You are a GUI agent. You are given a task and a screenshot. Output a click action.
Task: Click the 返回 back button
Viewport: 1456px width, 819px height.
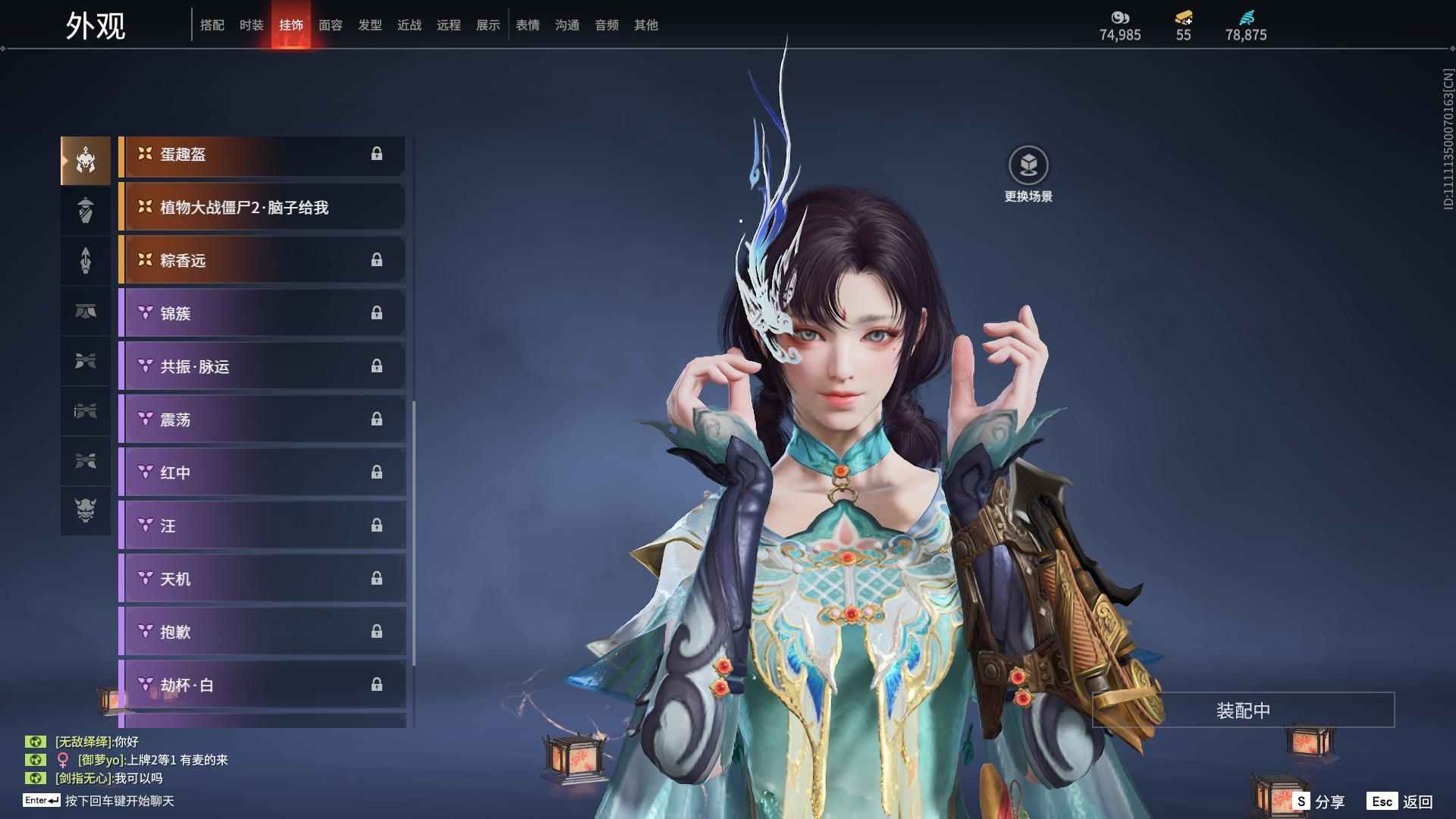coord(1401,802)
